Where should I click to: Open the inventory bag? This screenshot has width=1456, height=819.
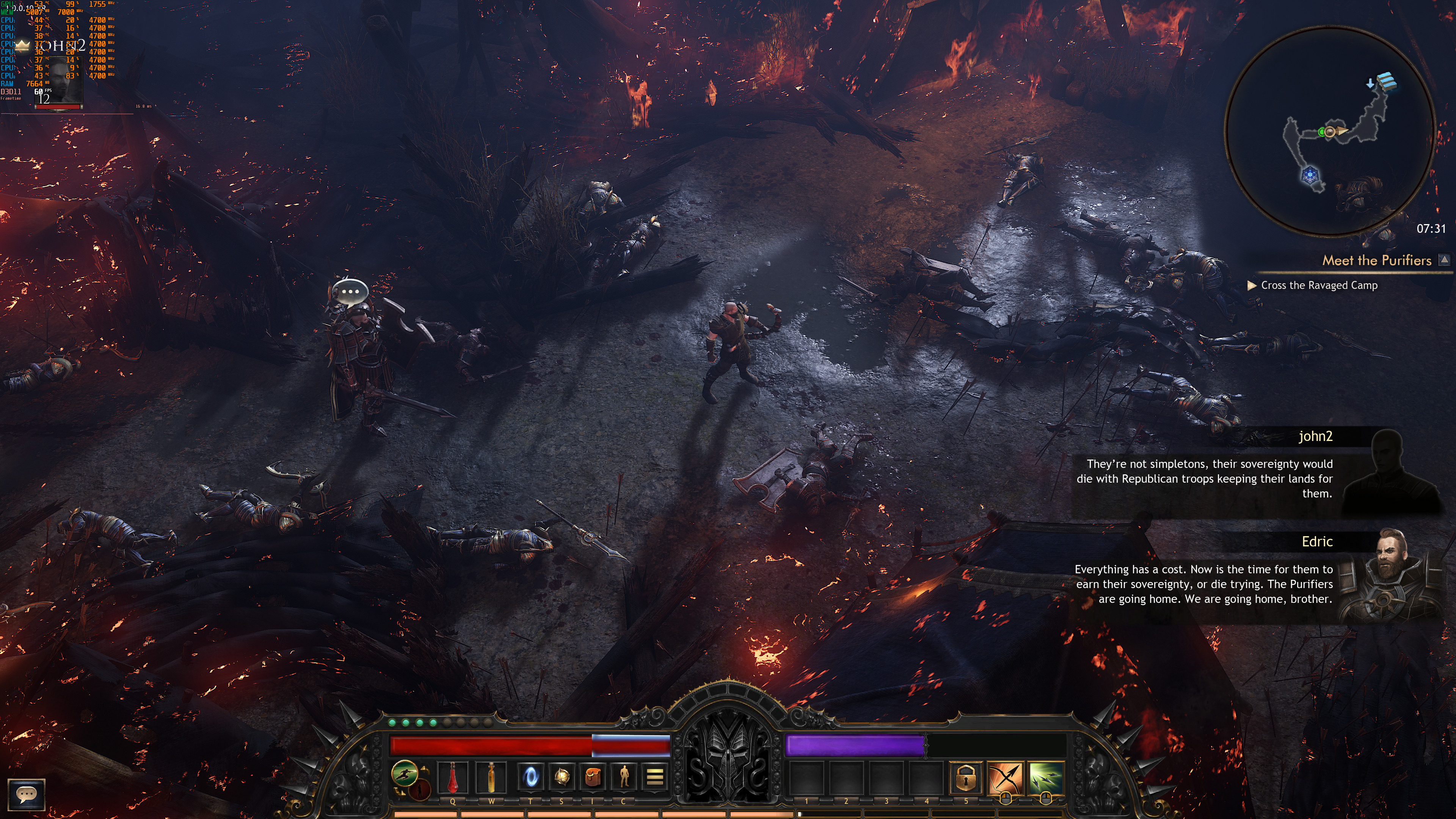point(592,777)
